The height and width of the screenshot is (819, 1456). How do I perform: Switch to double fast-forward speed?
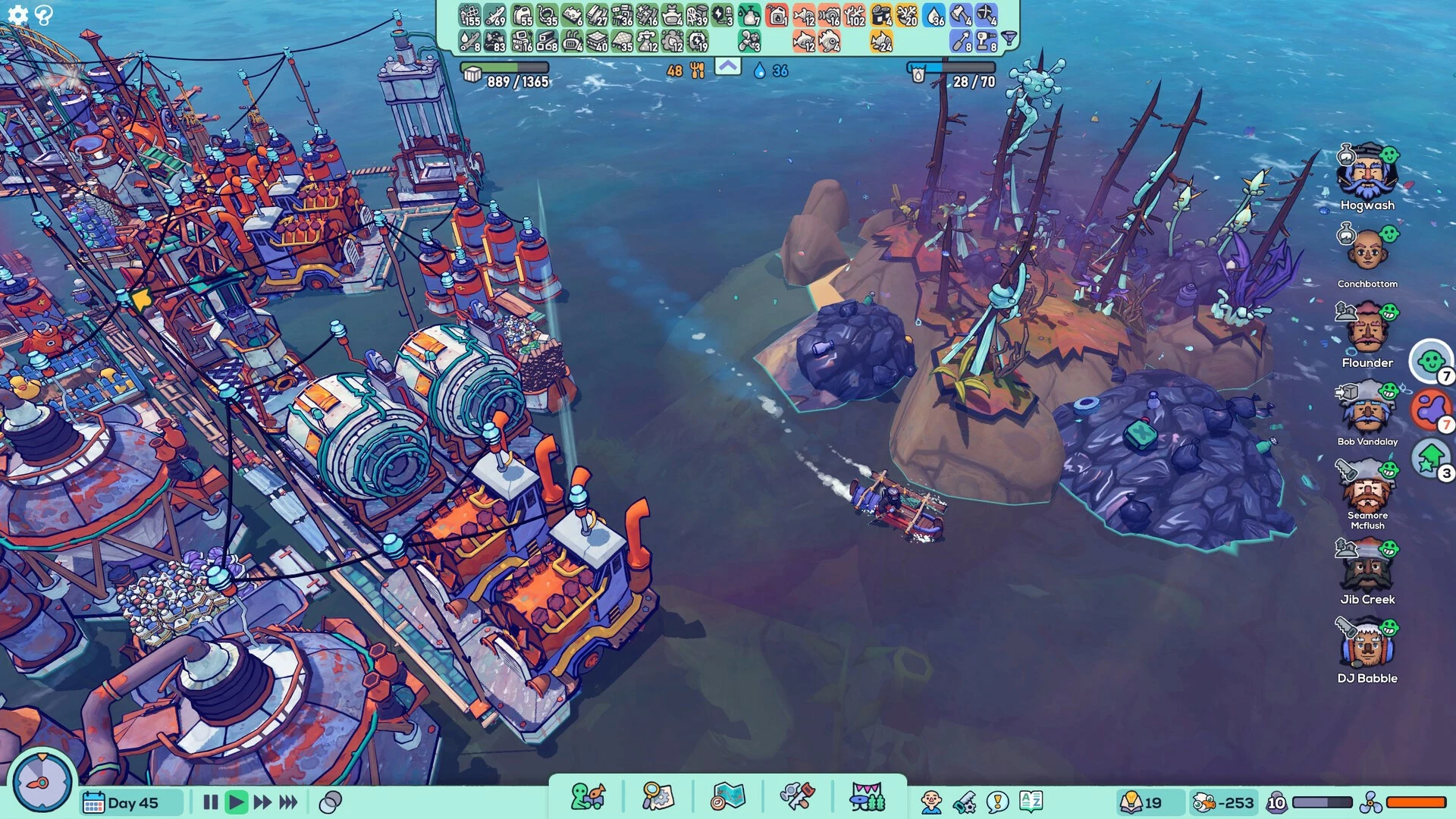(x=262, y=802)
